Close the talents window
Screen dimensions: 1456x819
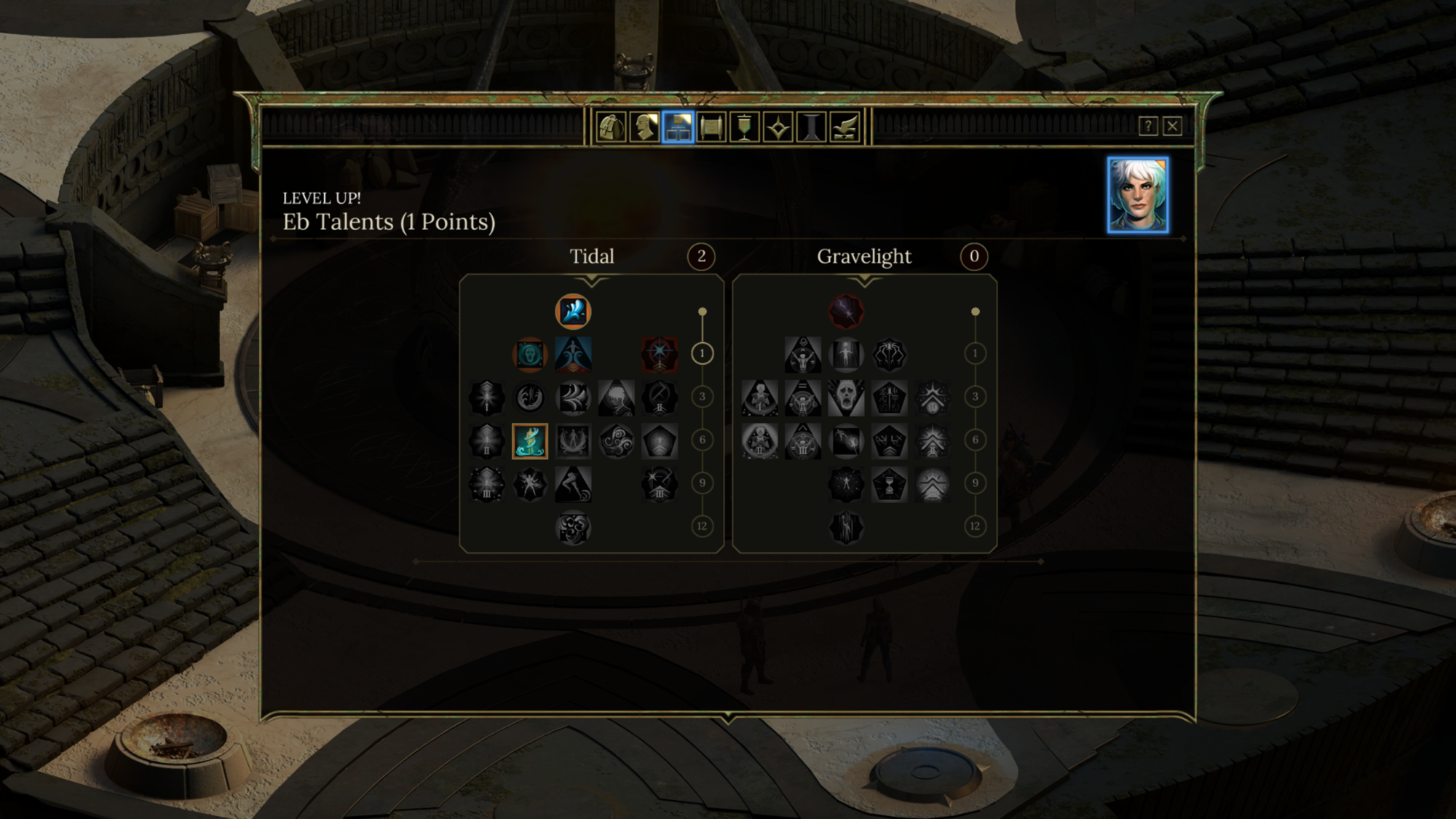click(x=1172, y=126)
